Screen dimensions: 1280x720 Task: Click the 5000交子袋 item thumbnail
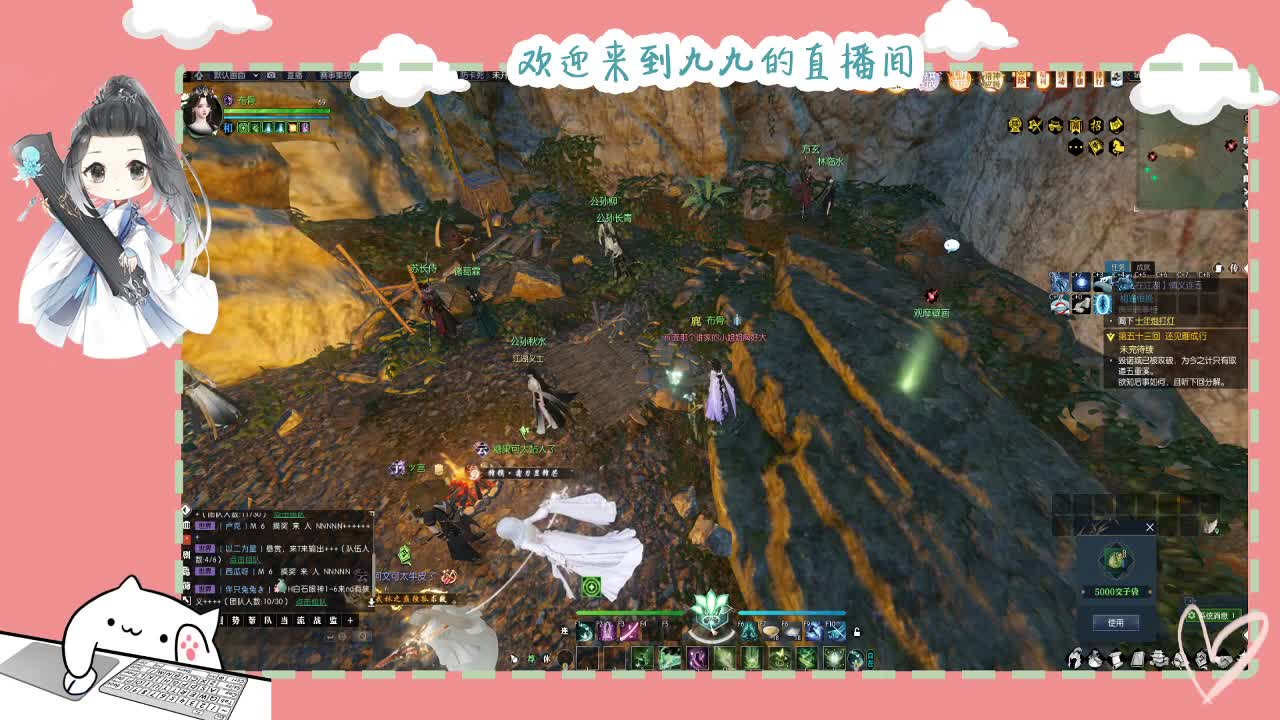[1115, 560]
